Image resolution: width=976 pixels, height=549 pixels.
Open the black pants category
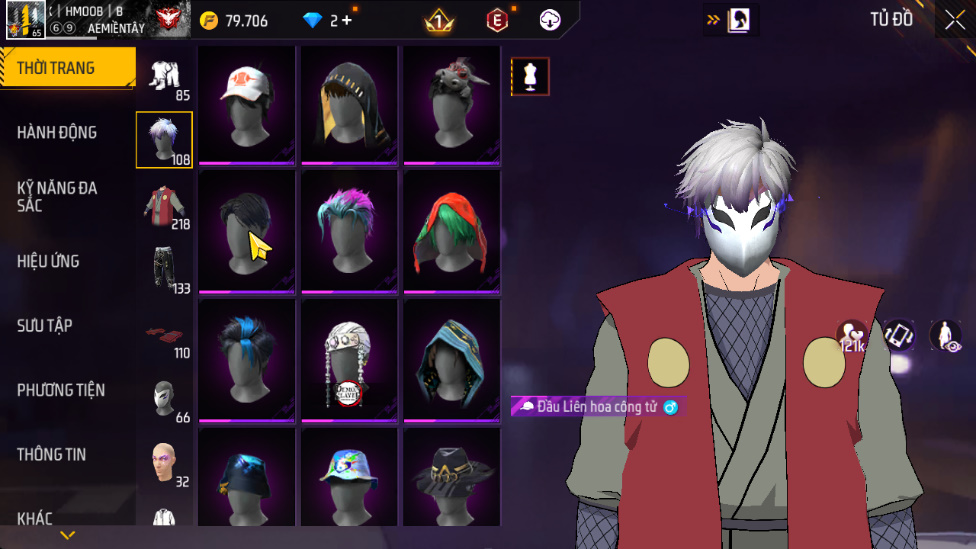(x=165, y=270)
